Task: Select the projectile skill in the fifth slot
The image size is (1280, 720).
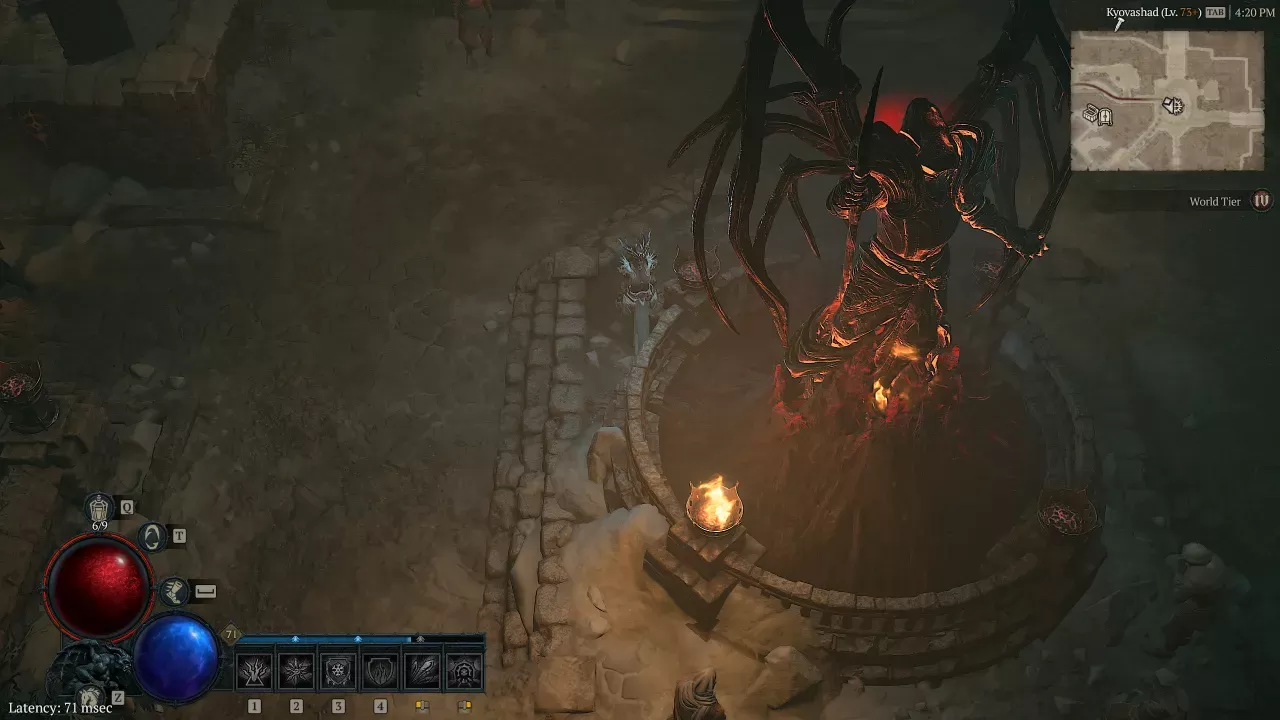Action: pyautogui.click(x=423, y=669)
